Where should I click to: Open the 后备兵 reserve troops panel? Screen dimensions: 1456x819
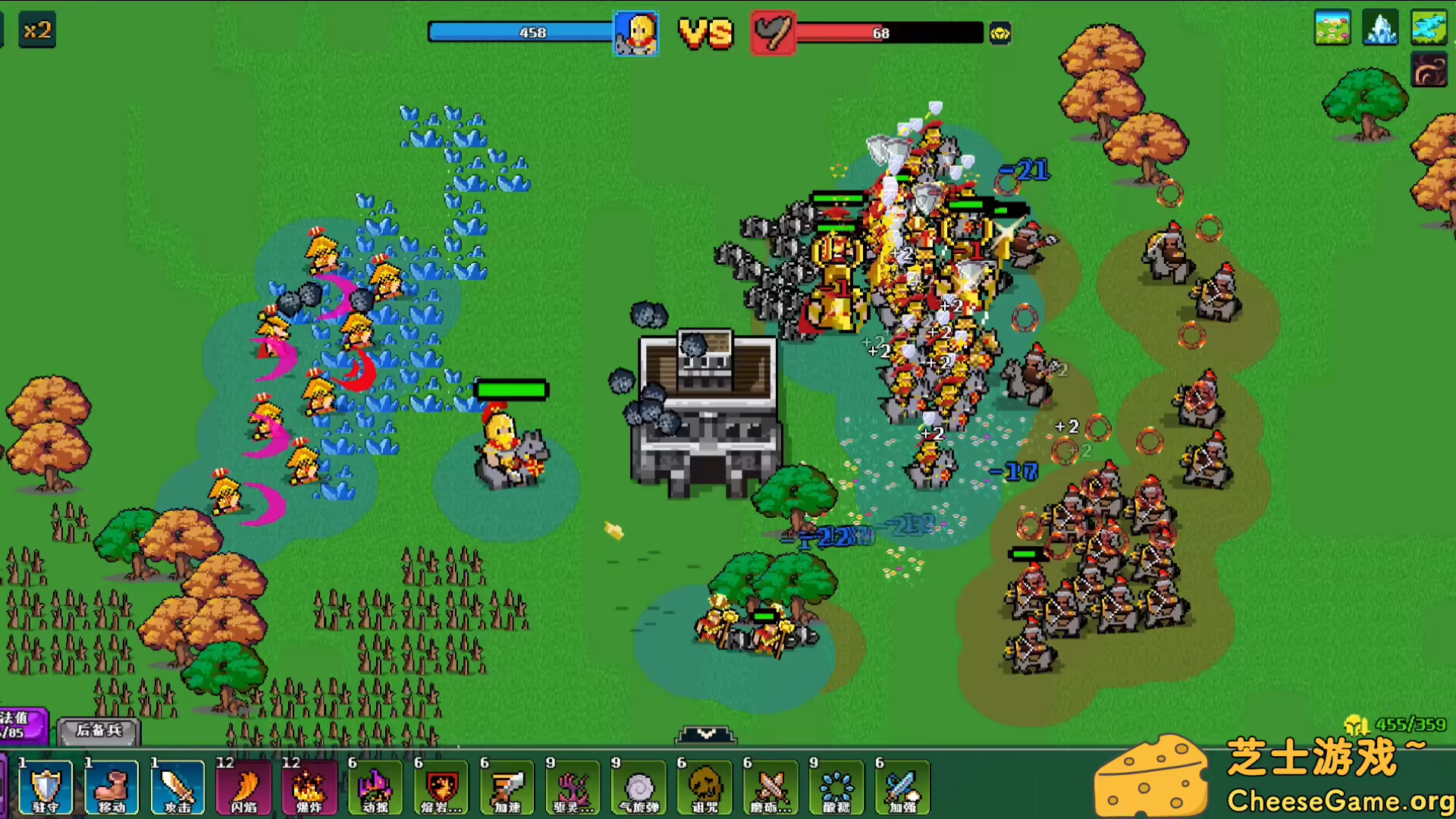point(99,733)
